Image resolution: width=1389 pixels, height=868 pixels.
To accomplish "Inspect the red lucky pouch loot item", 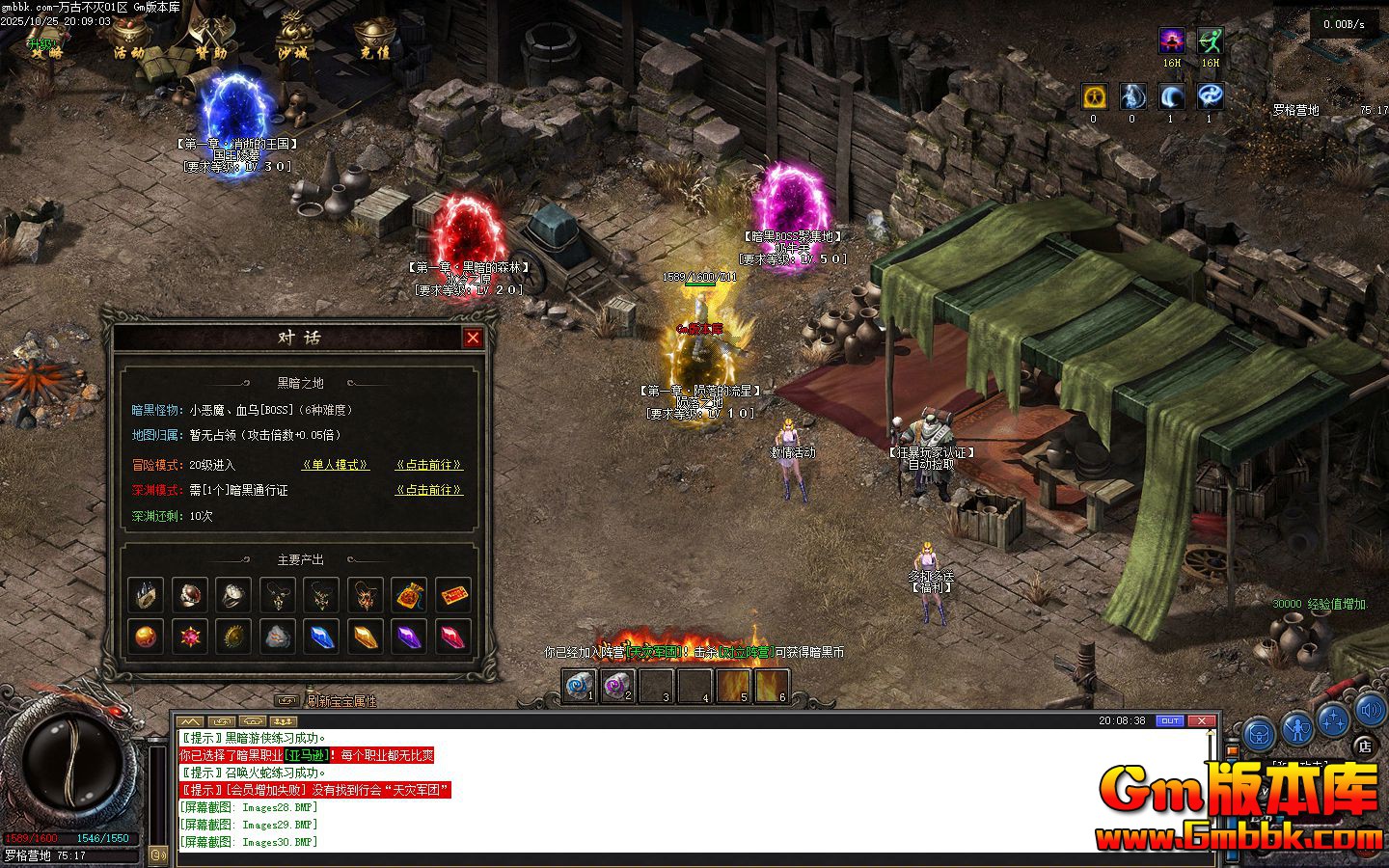I will click(x=410, y=596).
